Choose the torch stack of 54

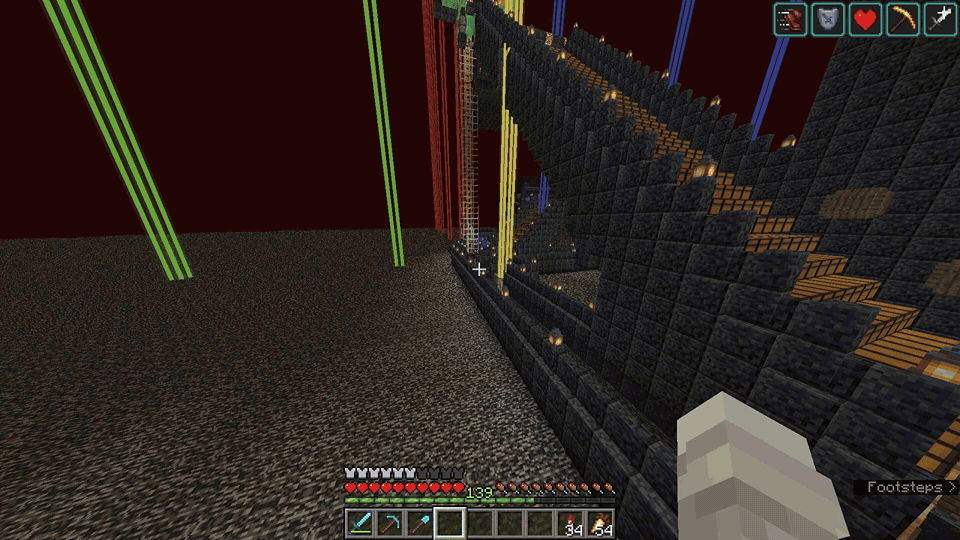[601, 522]
